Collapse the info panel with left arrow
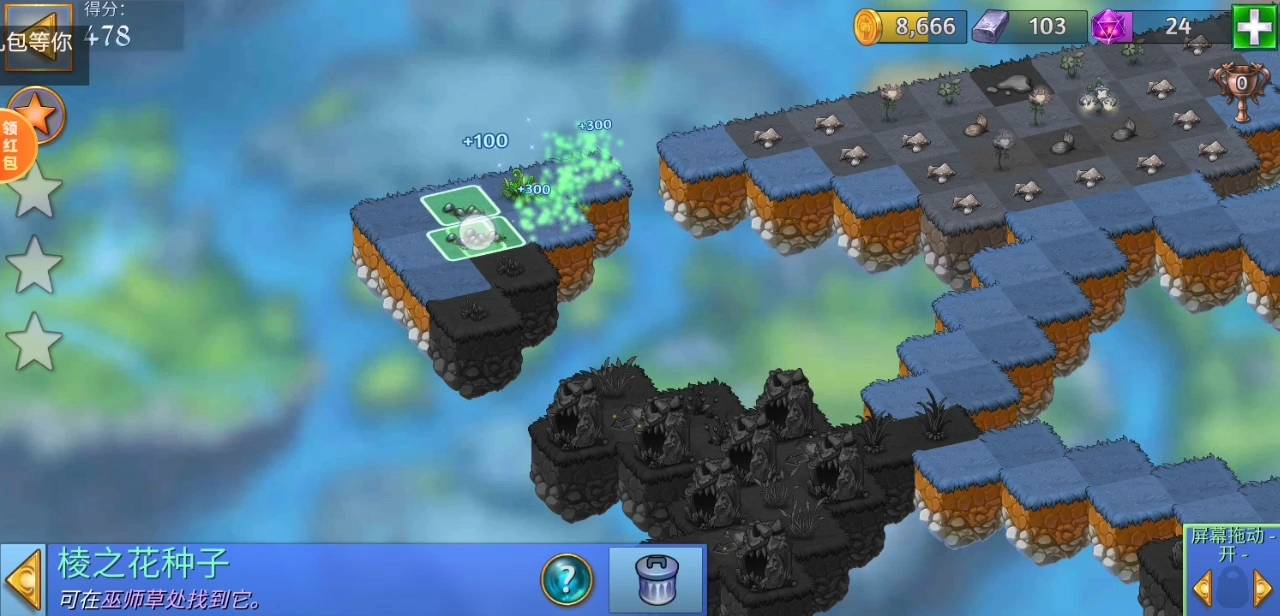Screen dimensions: 1280x616 click(x=22, y=580)
